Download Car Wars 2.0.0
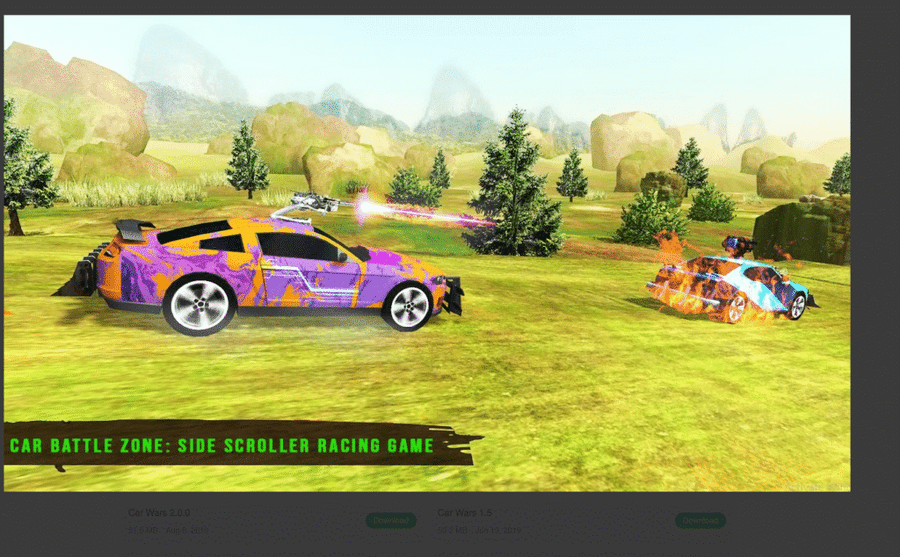 click(390, 520)
